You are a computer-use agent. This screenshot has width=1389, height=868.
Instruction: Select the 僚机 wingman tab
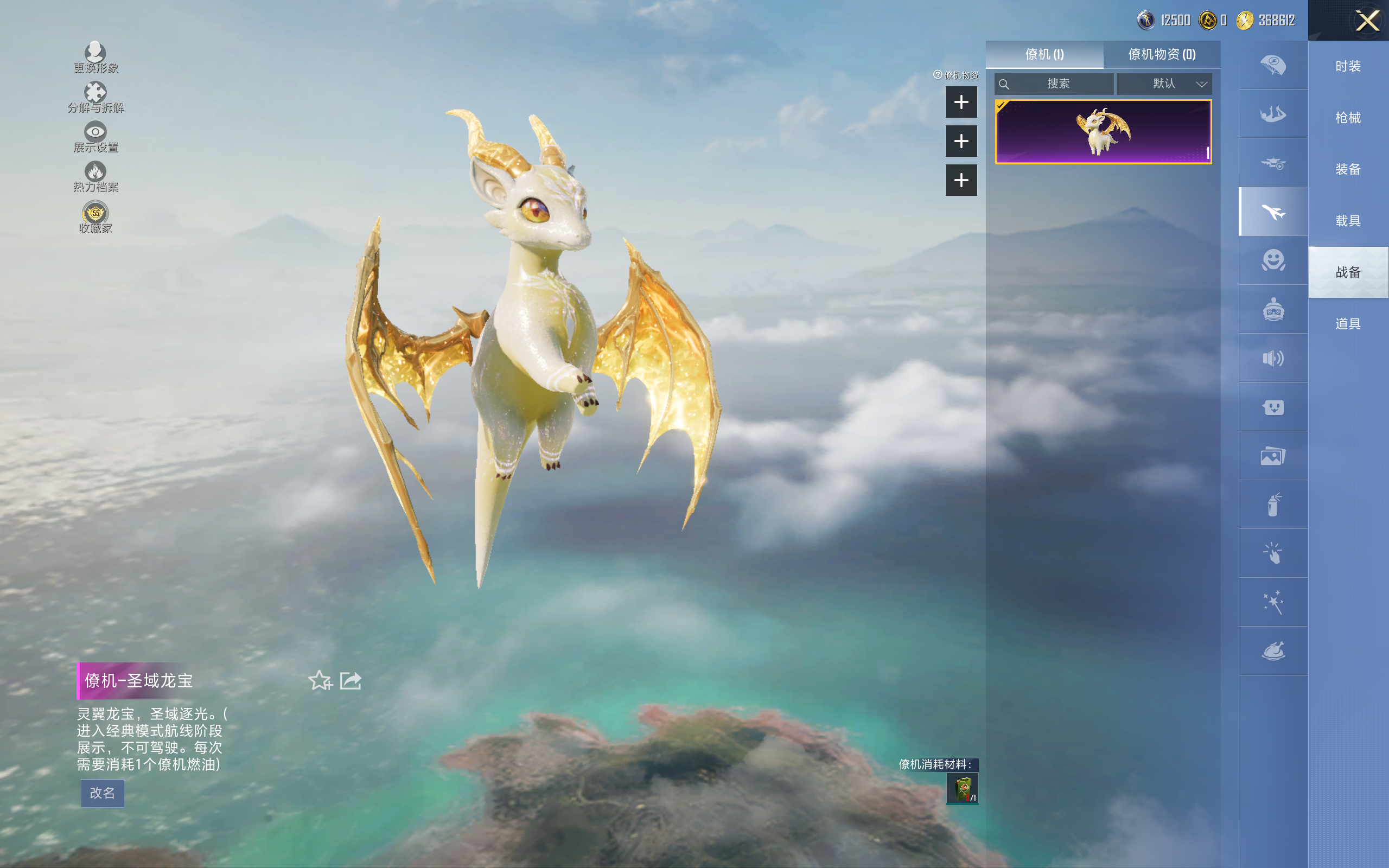pos(1044,55)
